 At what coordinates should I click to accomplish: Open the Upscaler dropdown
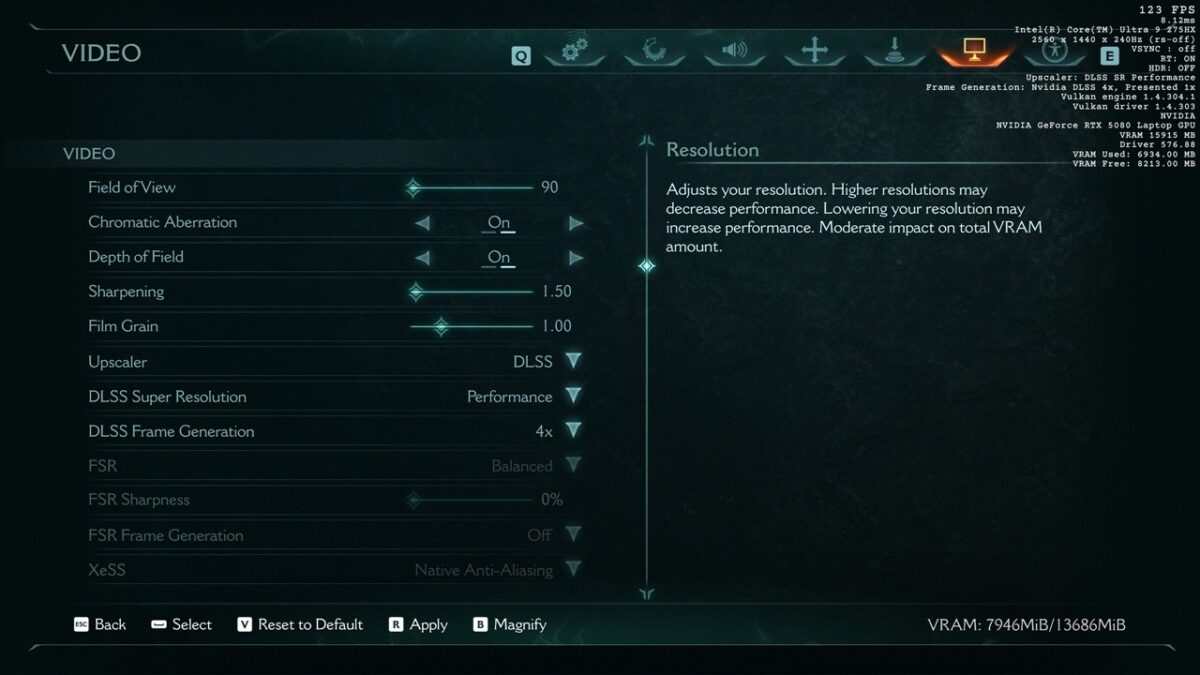coord(573,361)
